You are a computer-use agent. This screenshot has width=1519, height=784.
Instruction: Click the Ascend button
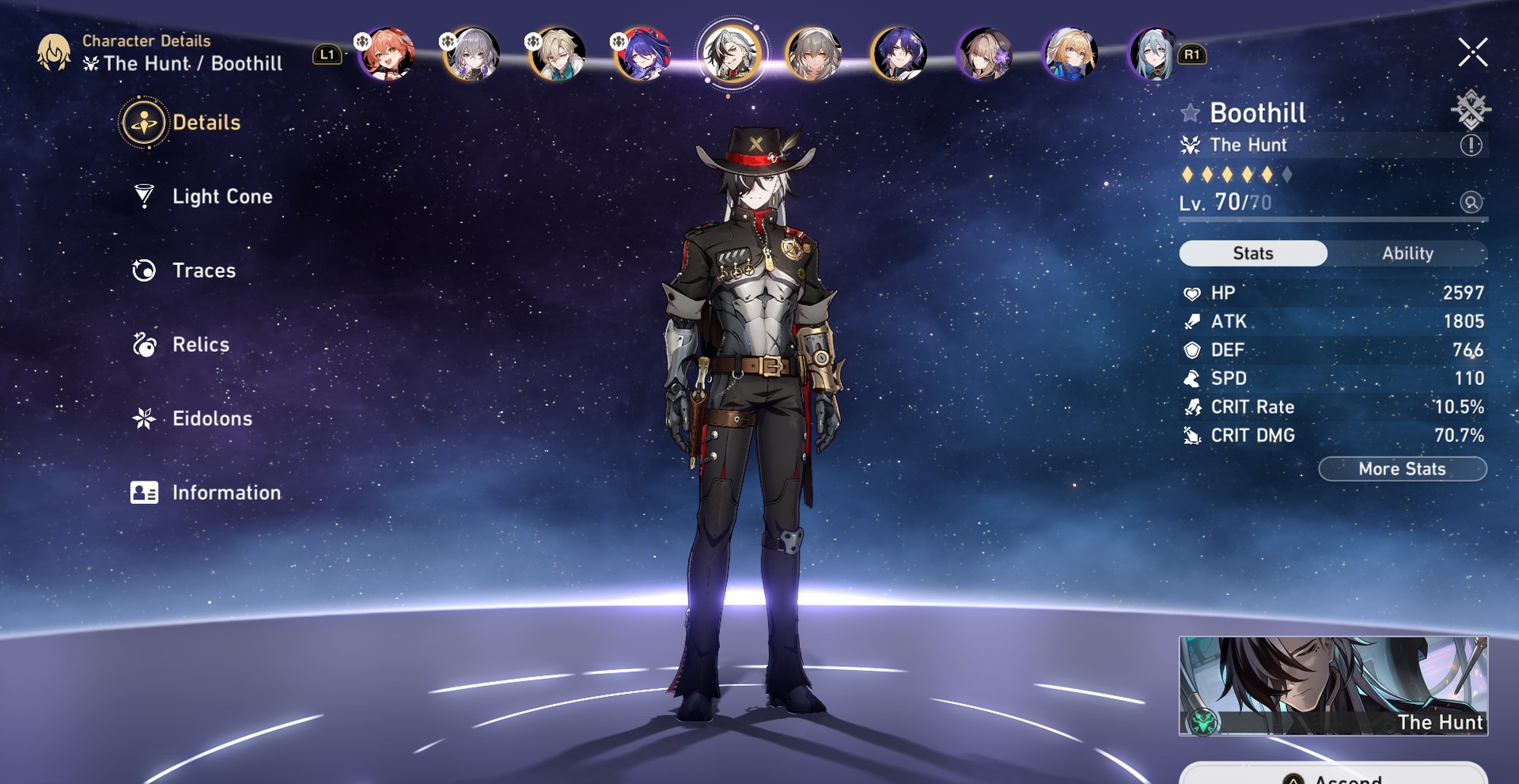point(1332,777)
